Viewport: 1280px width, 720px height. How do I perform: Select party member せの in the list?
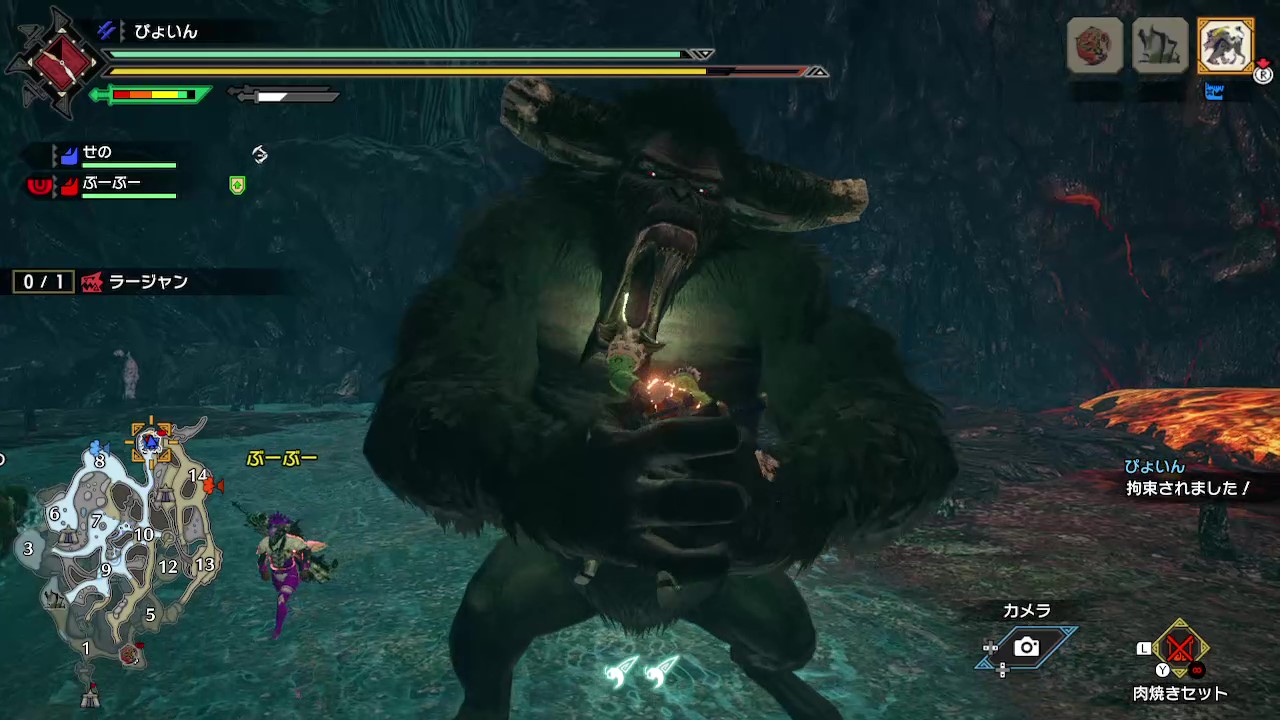[x=97, y=153]
